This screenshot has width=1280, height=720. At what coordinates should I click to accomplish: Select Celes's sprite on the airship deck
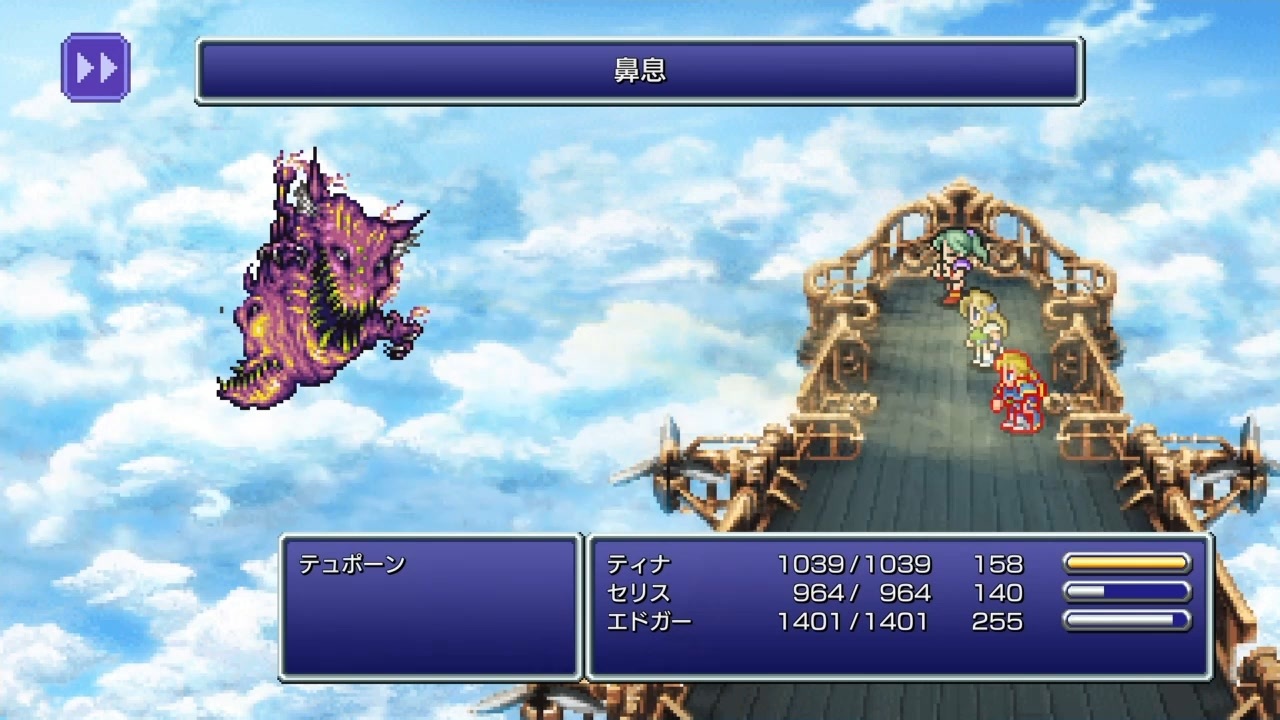coord(982,325)
